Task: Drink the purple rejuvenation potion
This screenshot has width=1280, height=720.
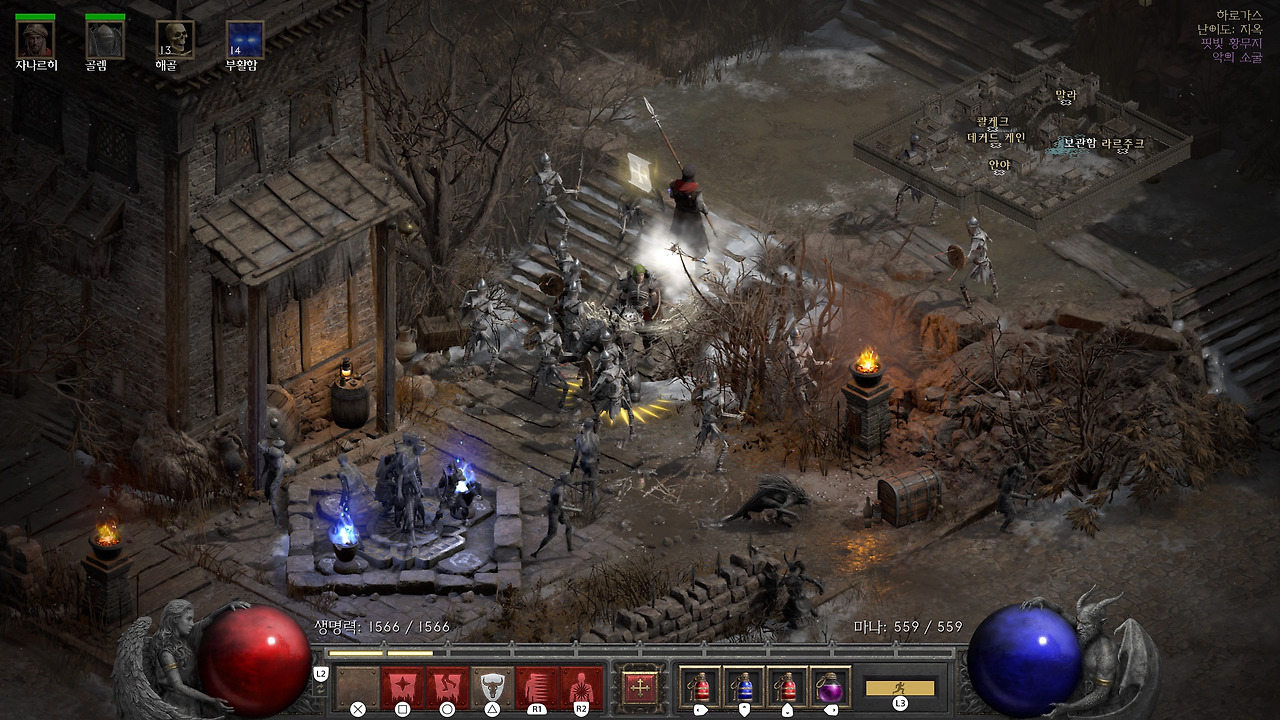Action: click(831, 687)
